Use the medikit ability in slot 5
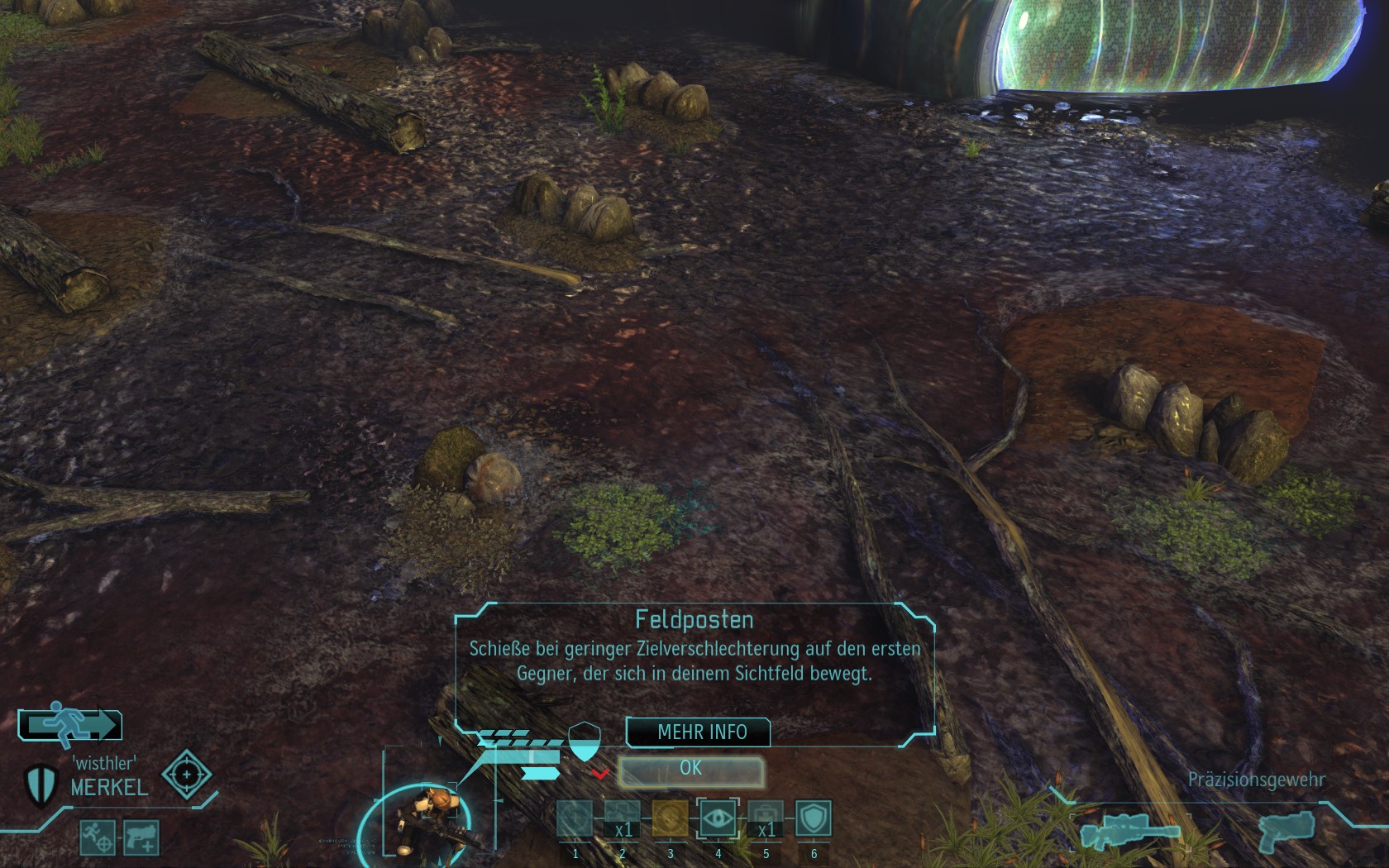Viewport: 1389px width, 868px height. [766, 819]
